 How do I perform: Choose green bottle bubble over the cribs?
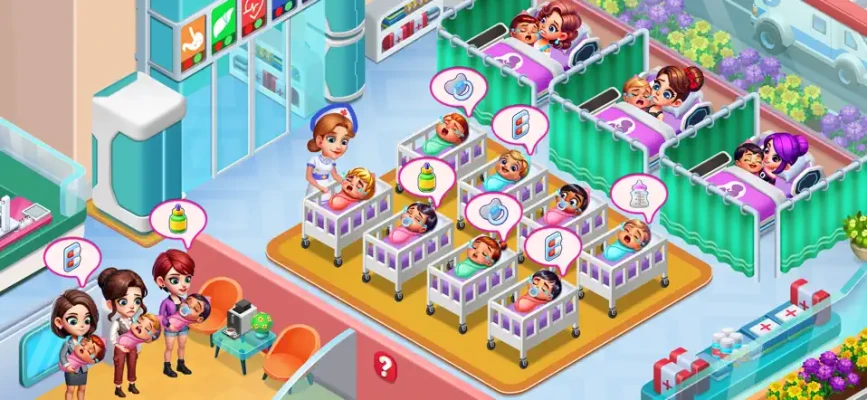tap(426, 178)
